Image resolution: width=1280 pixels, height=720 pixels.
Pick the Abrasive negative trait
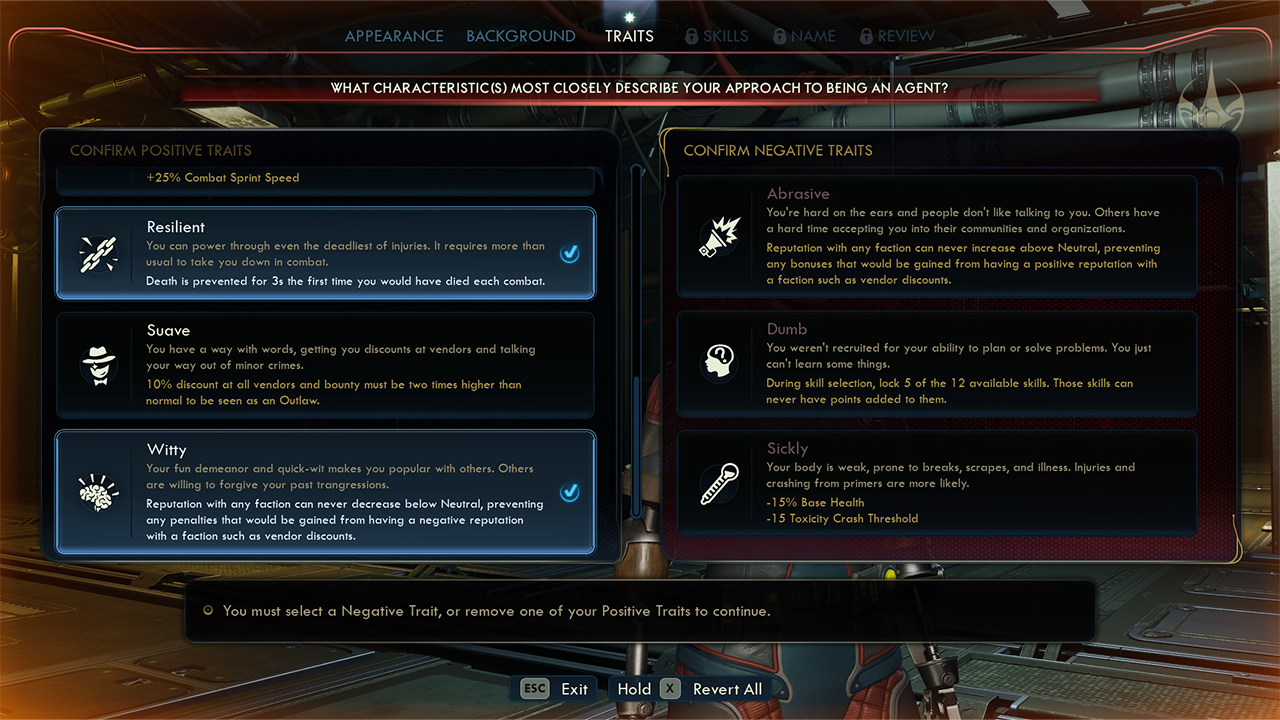coord(937,237)
